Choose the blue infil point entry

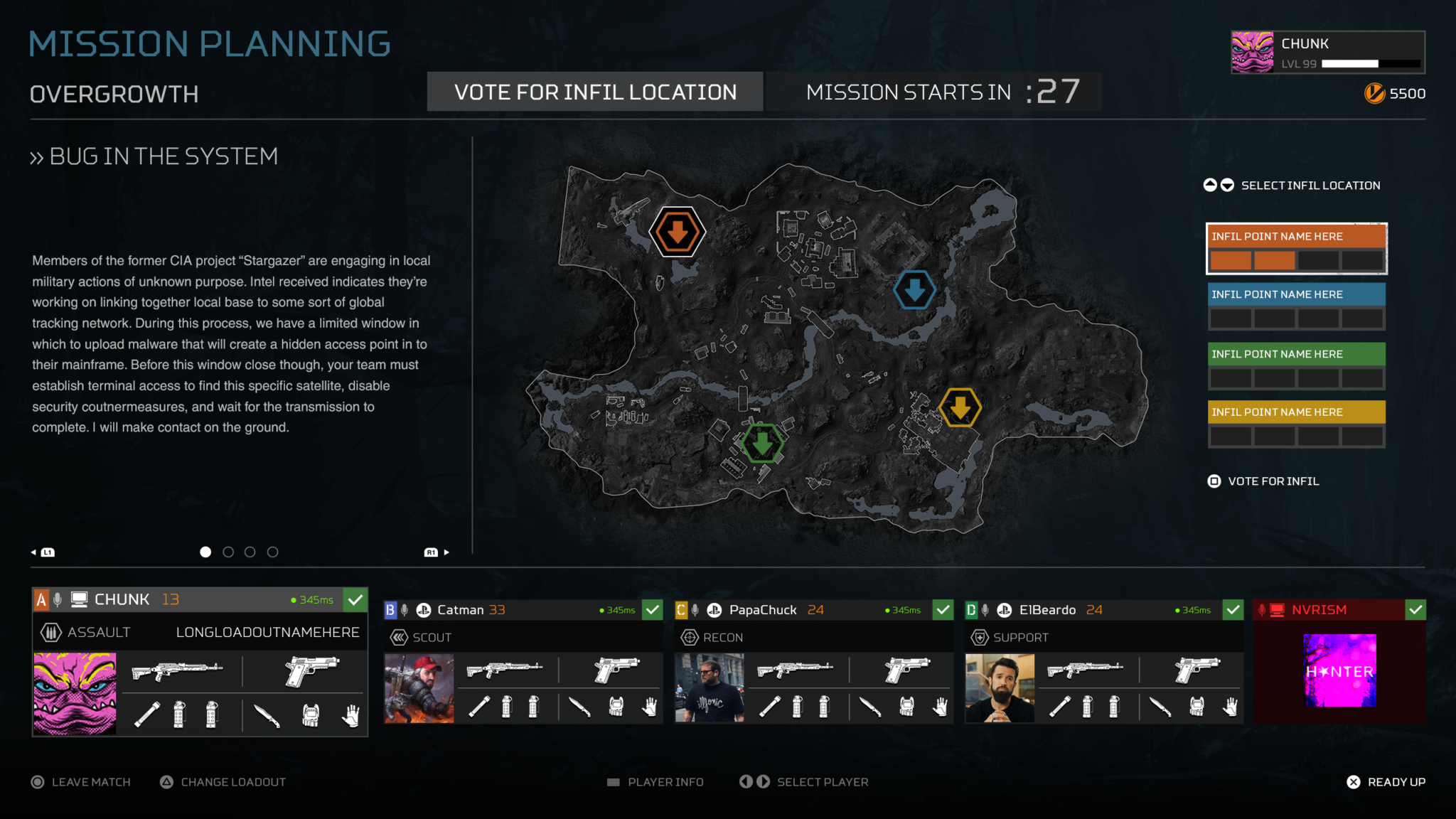pos(1296,306)
